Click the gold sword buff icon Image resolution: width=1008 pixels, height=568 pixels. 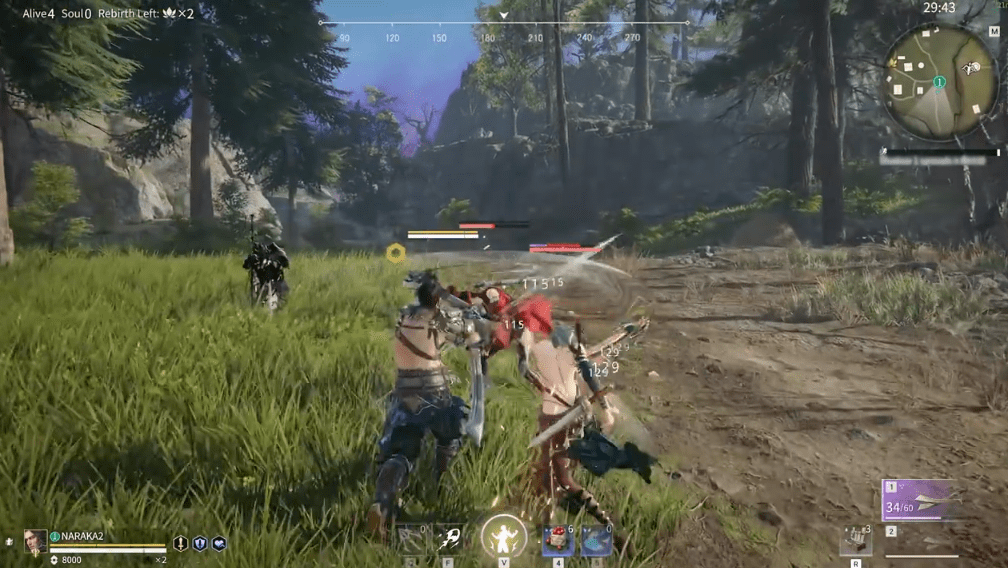(x=180, y=543)
